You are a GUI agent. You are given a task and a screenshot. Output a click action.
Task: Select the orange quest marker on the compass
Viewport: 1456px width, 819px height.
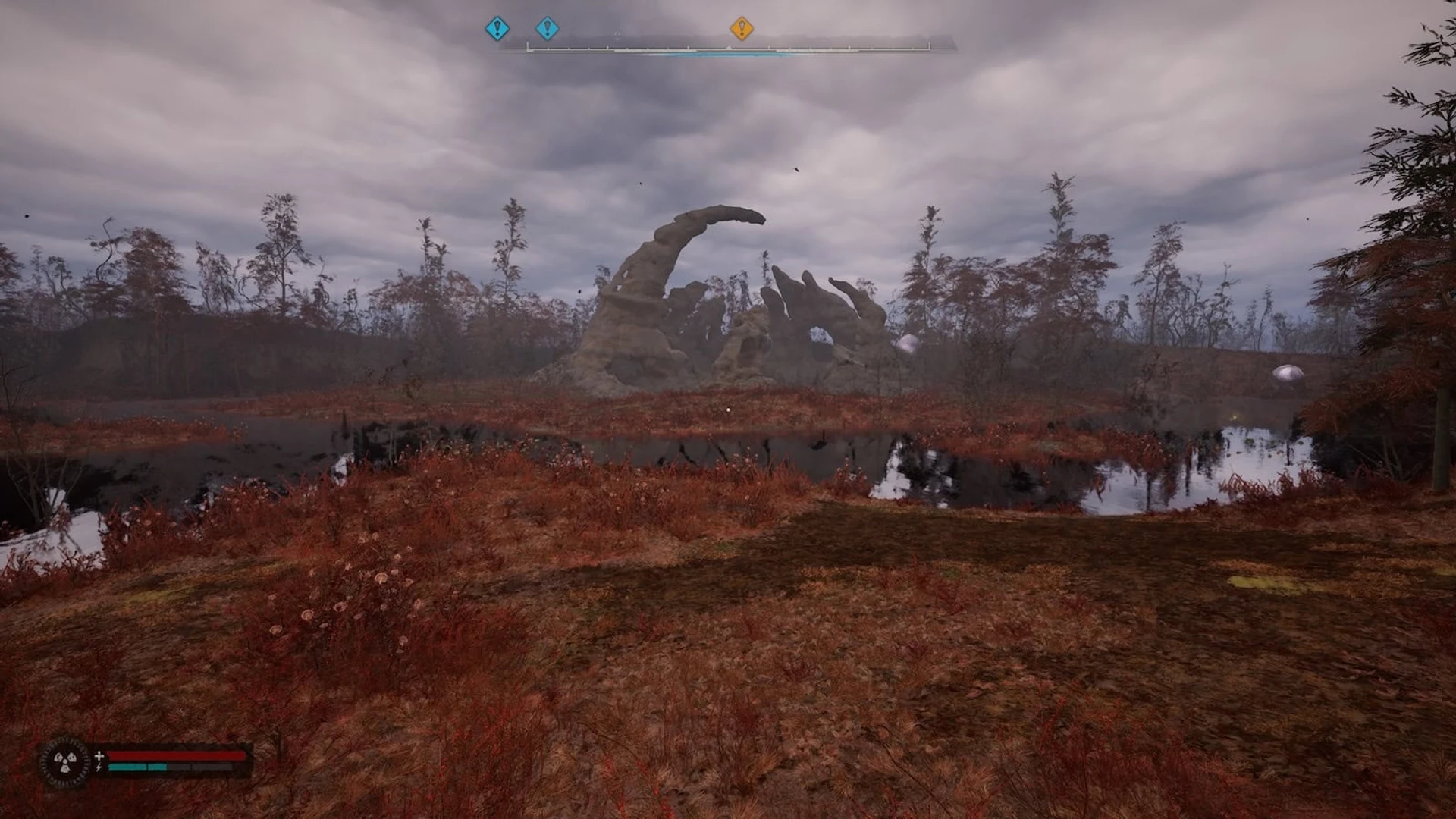point(741,29)
